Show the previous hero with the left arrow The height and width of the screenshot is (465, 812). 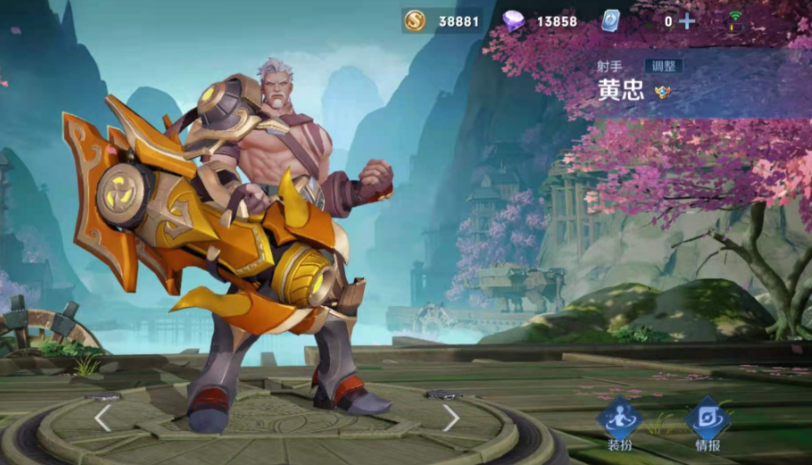pos(103,417)
